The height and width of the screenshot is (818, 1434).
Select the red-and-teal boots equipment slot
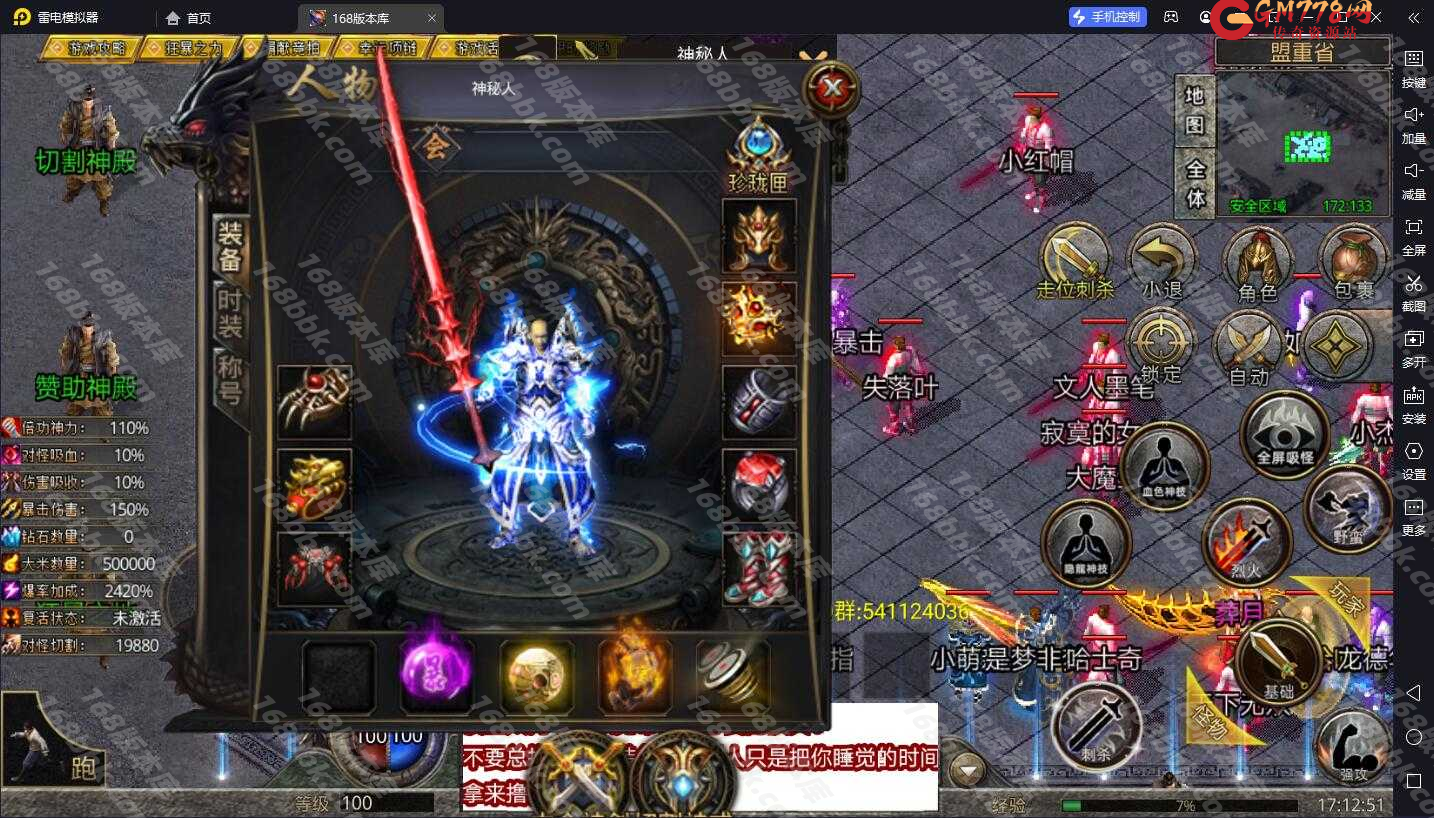point(759,568)
